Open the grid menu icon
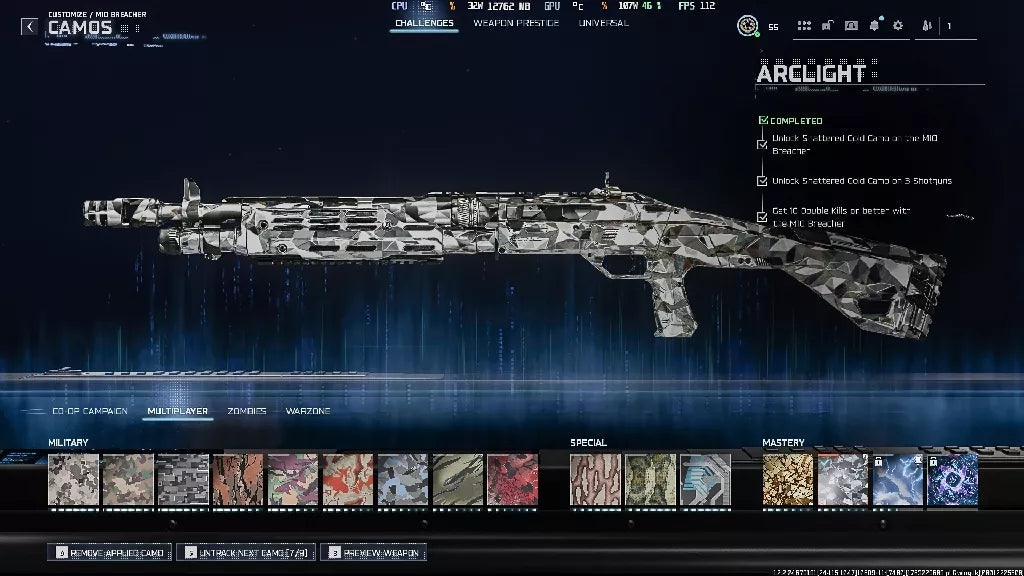This screenshot has width=1024, height=576. pyautogui.click(x=804, y=26)
